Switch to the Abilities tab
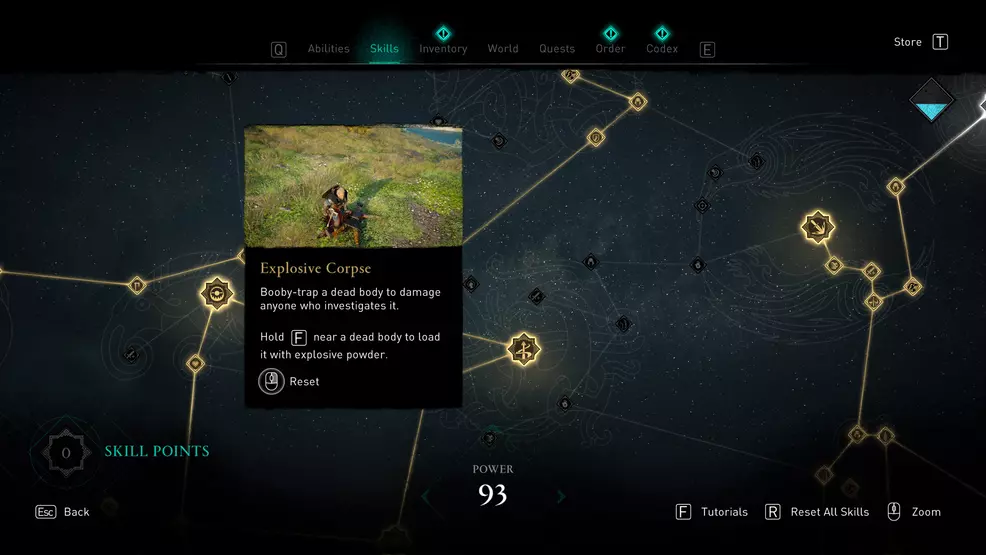The height and width of the screenshot is (555, 986). [328, 49]
